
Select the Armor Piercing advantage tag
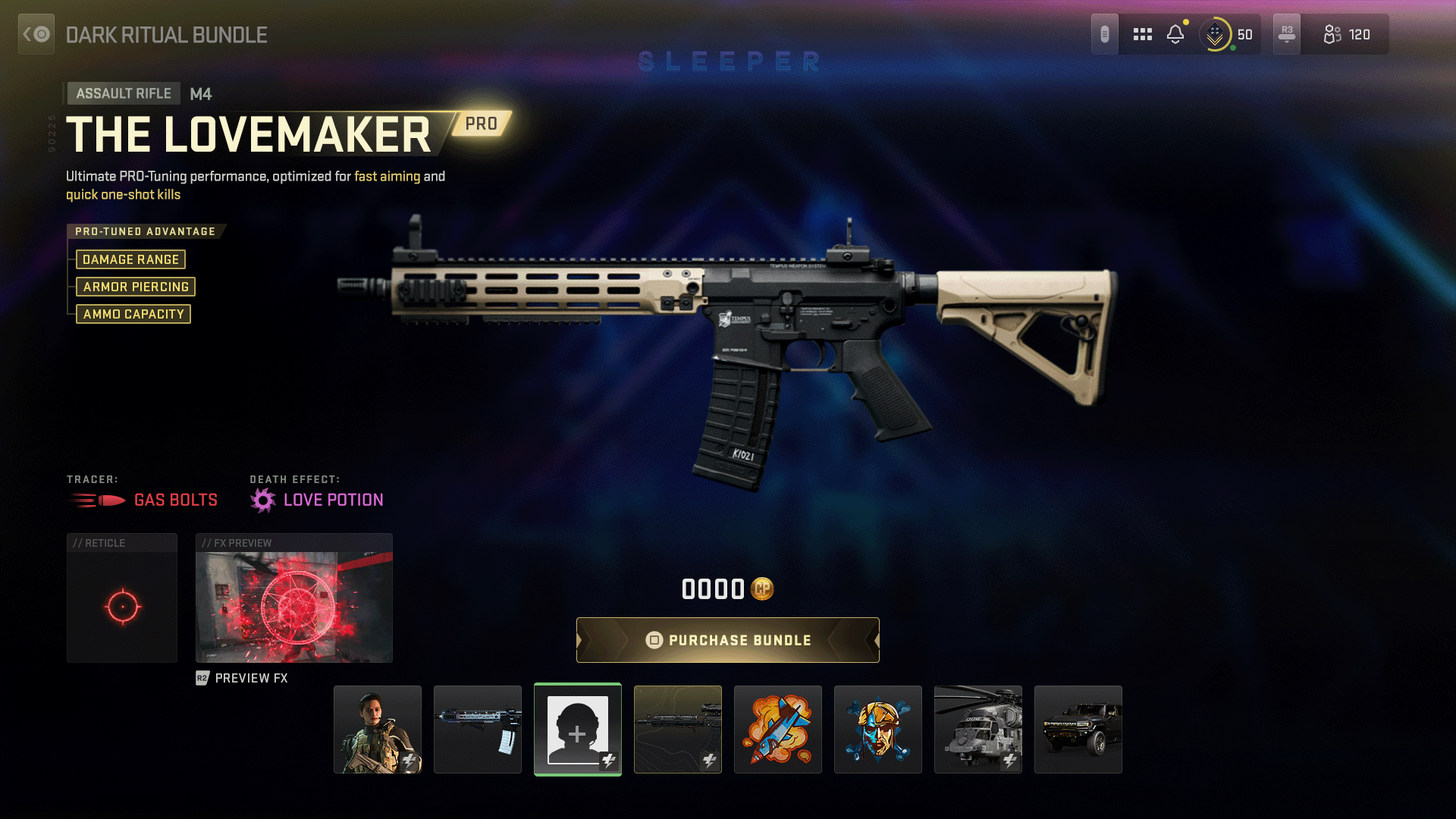point(136,287)
